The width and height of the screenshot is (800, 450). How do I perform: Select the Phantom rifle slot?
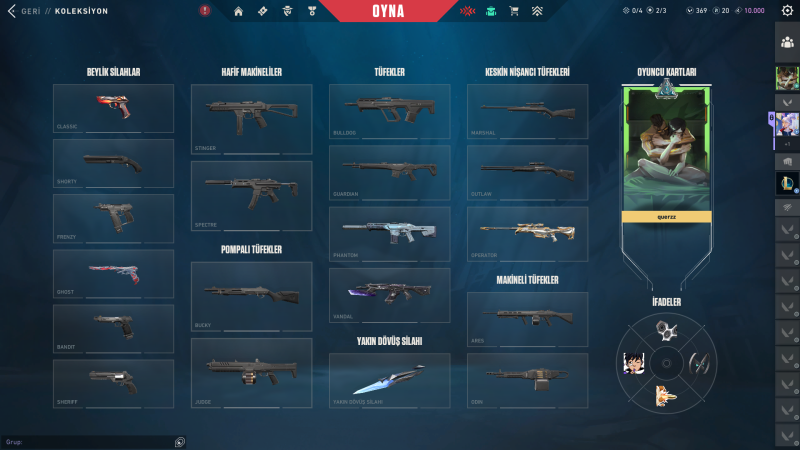point(389,231)
